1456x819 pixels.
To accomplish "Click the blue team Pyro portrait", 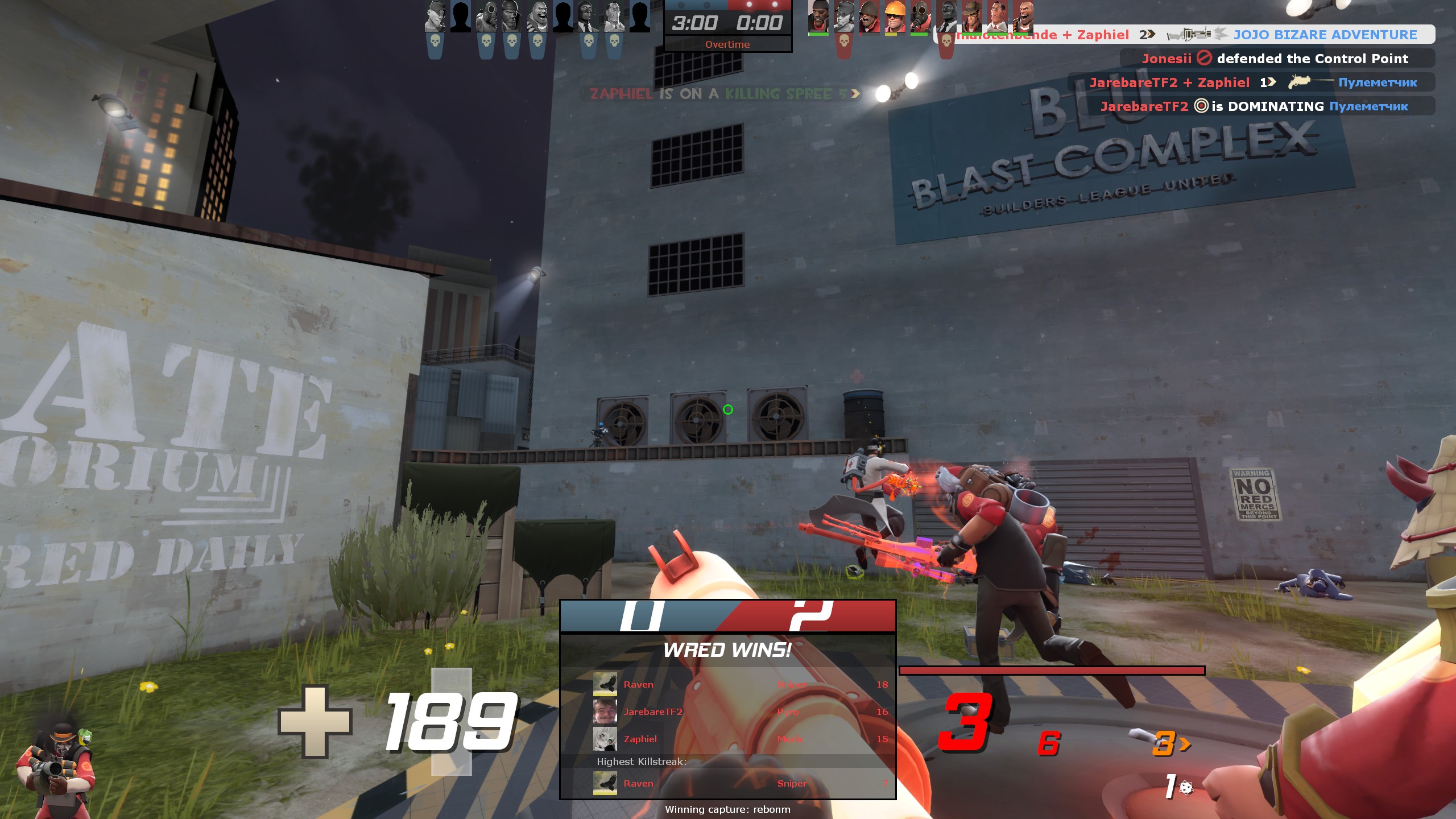I will point(486,16).
